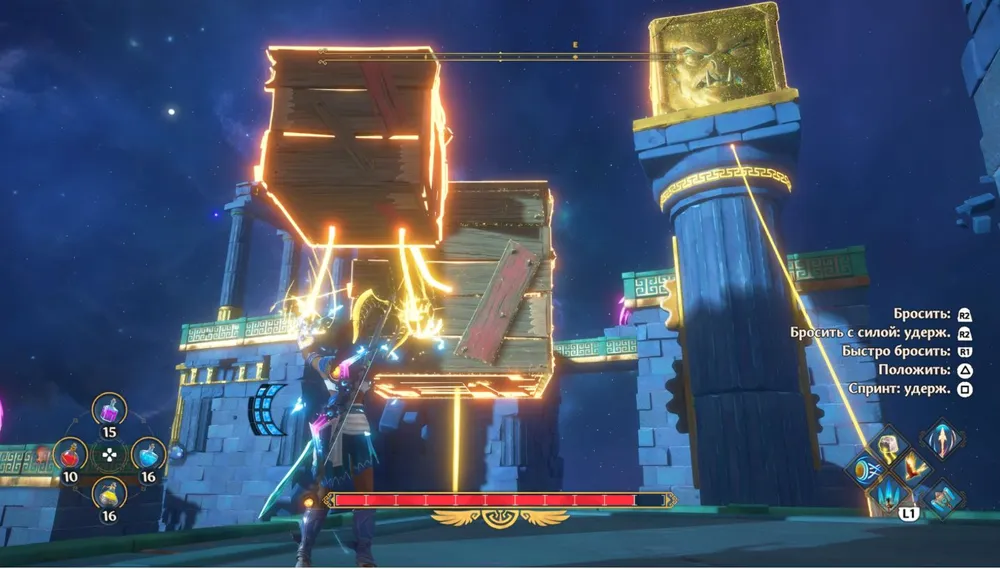Use the blue stamina potion

pyautogui.click(x=148, y=455)
